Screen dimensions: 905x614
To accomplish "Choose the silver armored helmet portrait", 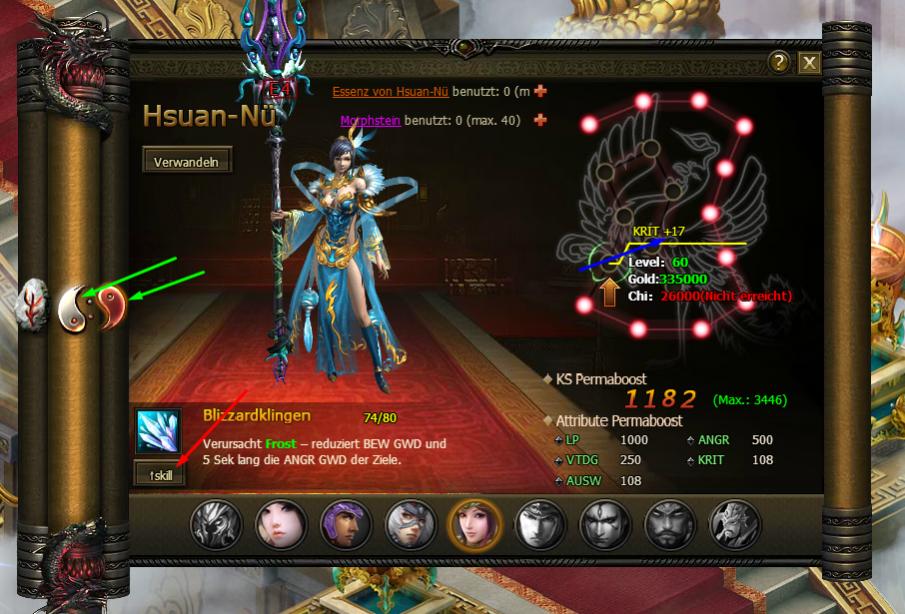I will coord(215,525).
